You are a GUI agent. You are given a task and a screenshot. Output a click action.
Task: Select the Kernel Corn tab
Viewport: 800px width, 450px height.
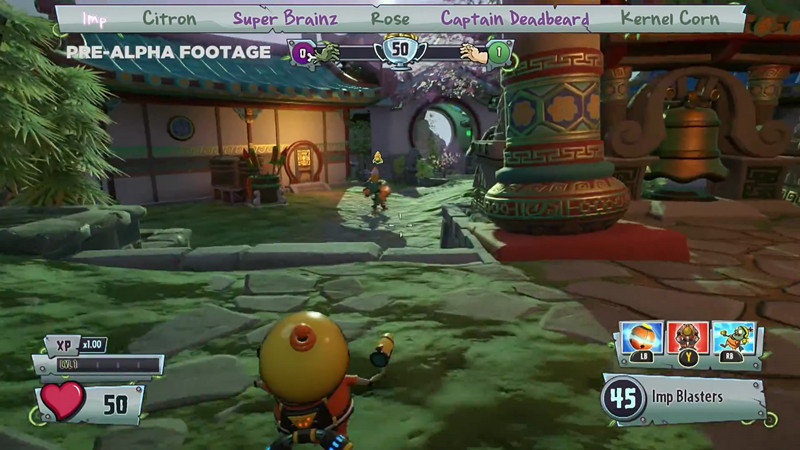click(669, 19)
